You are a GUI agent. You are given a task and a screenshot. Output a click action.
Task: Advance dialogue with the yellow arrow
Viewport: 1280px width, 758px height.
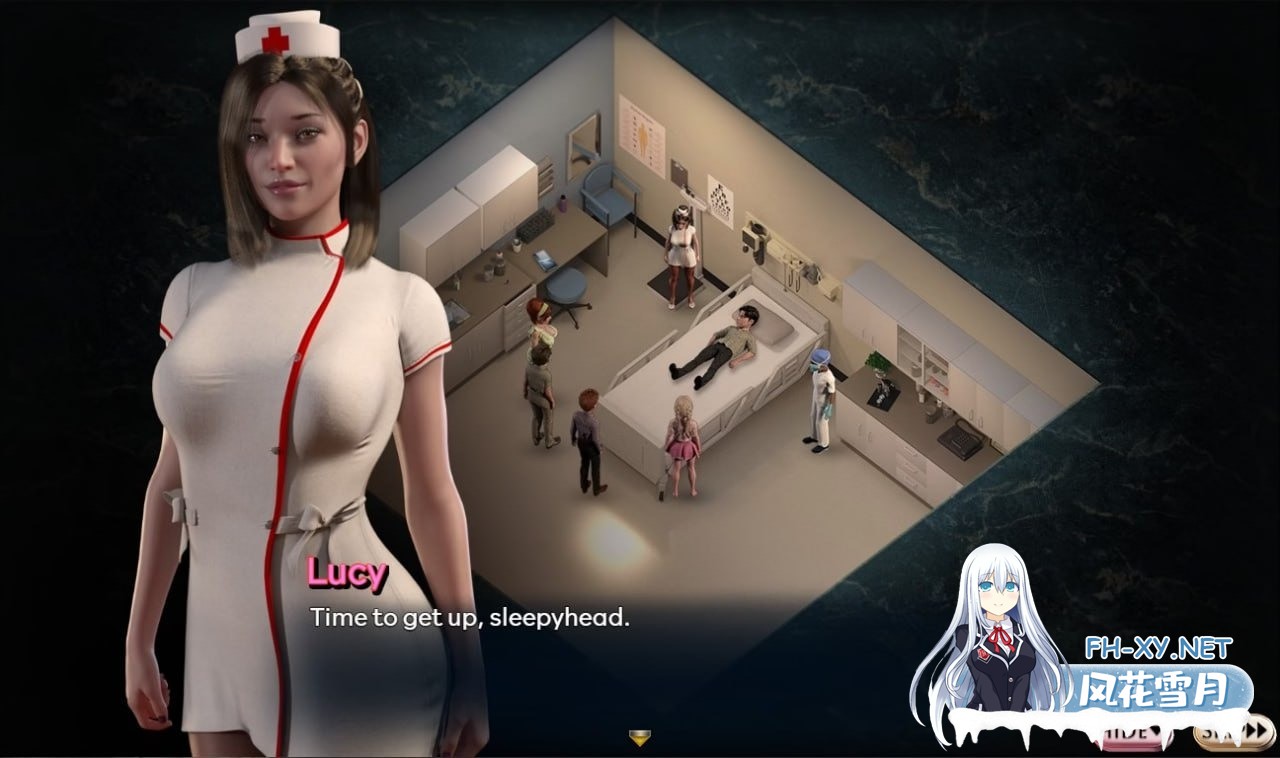pos(640,739)
